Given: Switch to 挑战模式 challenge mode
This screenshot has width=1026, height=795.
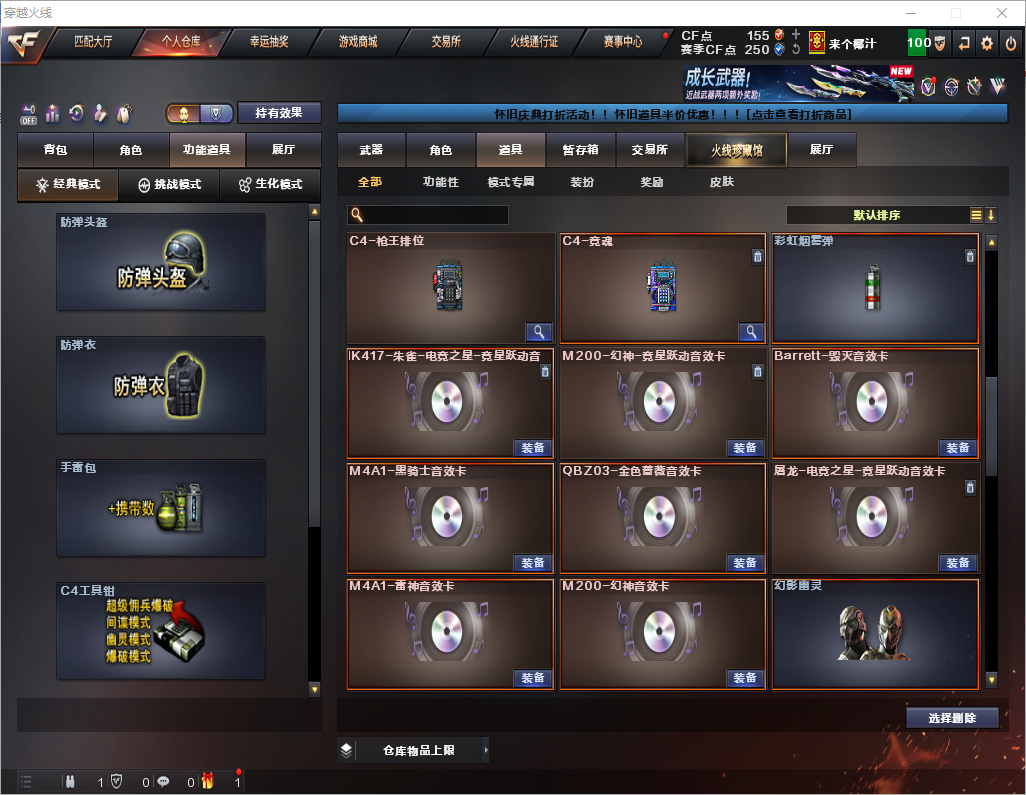Looking at the screenshot, I should pyautogui.click(x=169, y=185).
